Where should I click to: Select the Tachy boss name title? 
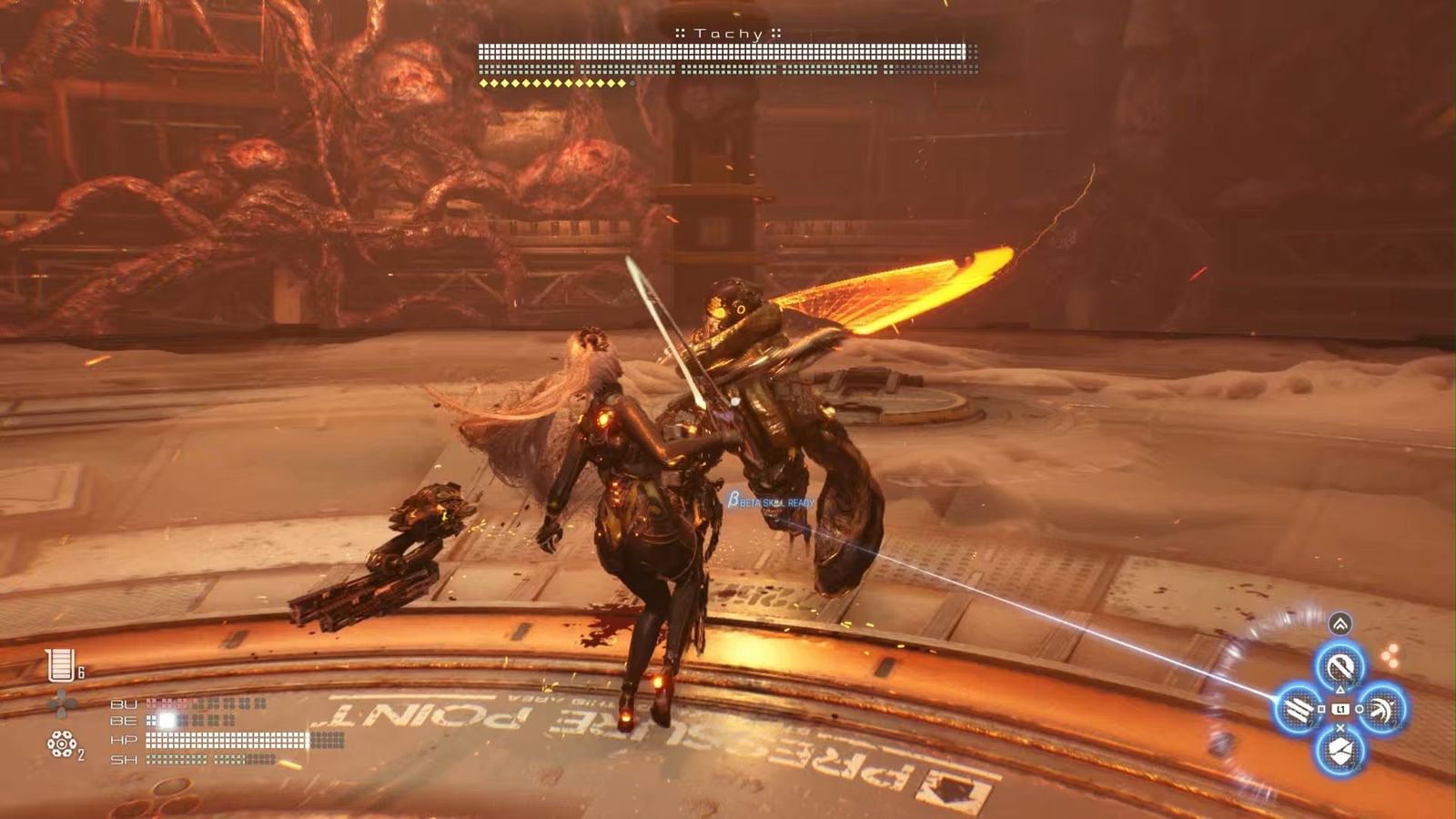[728, 33]
